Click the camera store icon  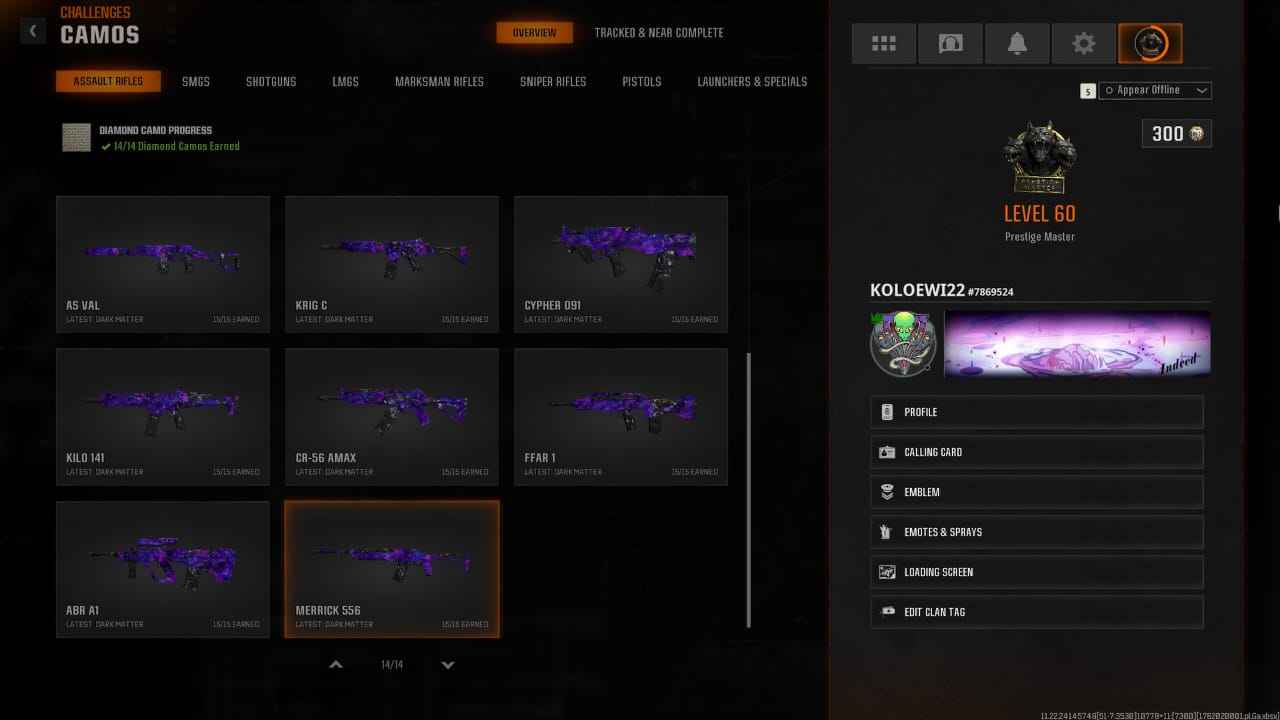pos(950,43)
